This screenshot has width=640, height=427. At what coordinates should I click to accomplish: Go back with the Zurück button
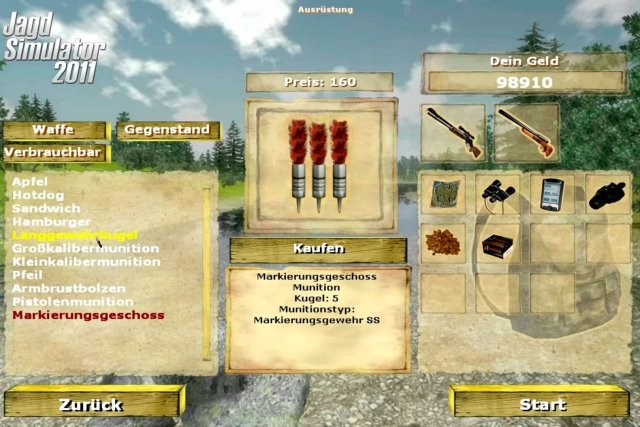click(91, 404)
